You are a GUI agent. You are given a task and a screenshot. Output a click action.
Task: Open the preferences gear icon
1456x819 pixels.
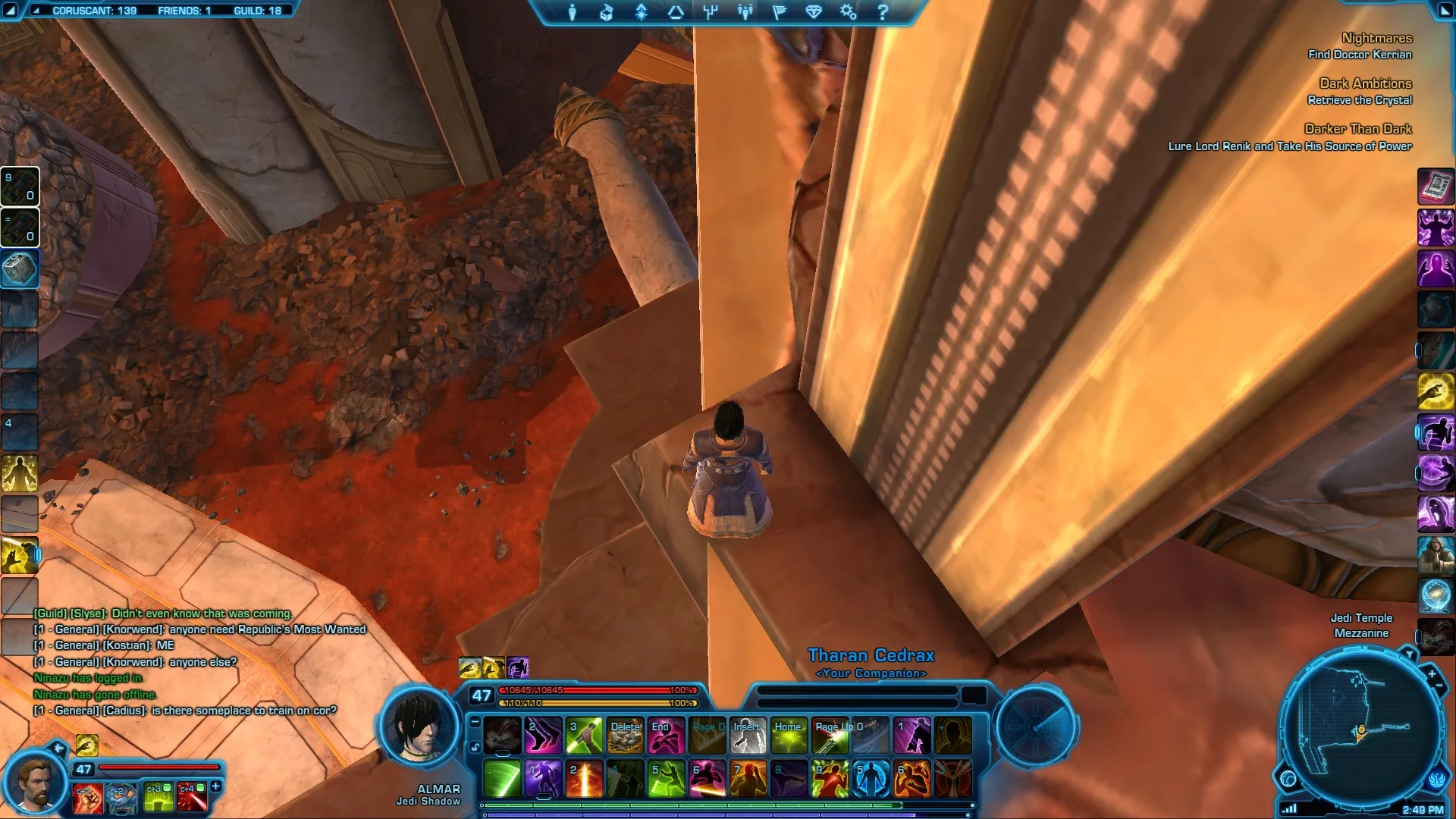tap(848, 12)
